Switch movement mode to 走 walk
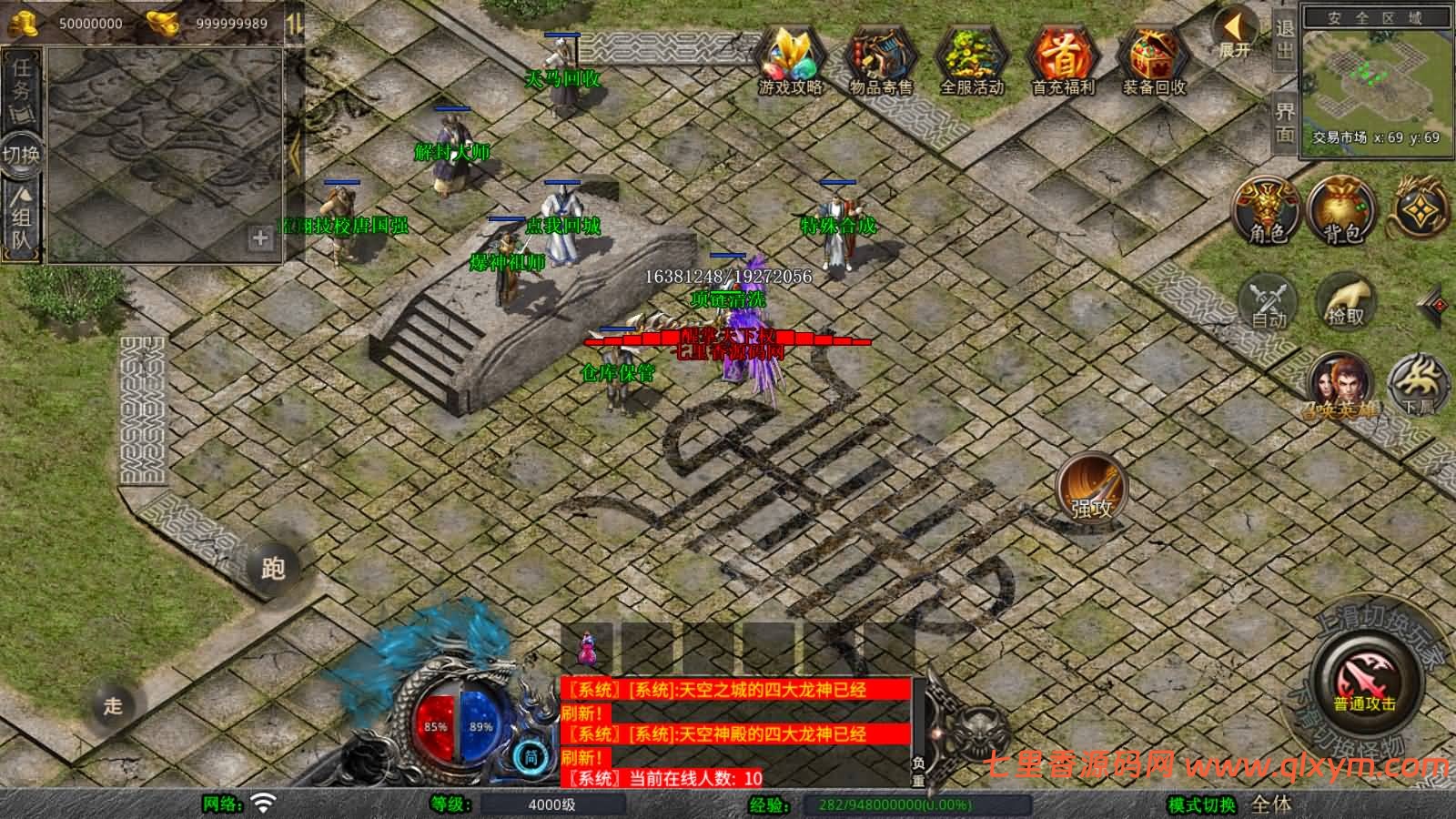The image size is (1456, 819). [x=111, y=703]
